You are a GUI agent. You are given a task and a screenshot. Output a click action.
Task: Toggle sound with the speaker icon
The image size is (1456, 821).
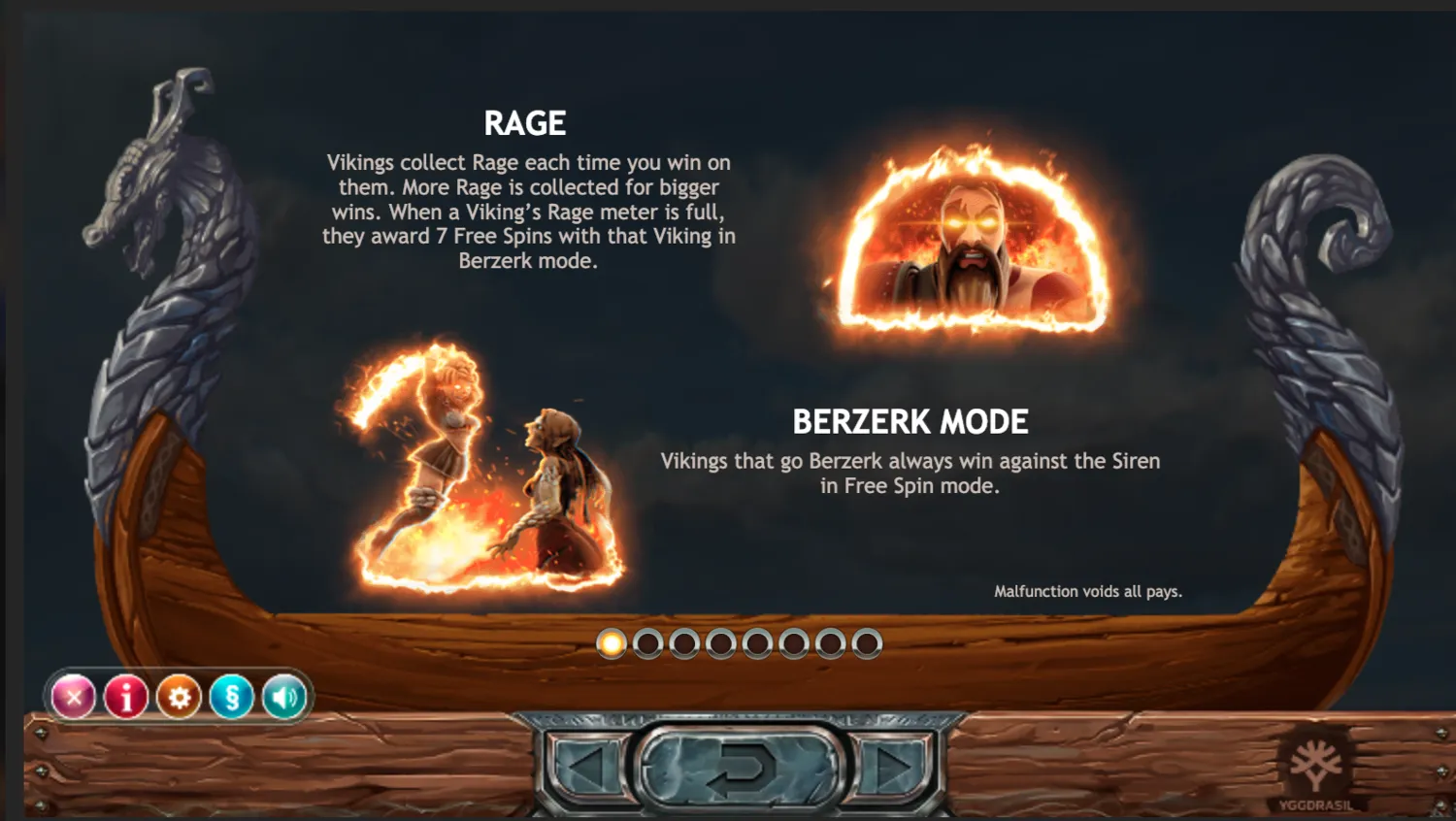coord(283,697)
